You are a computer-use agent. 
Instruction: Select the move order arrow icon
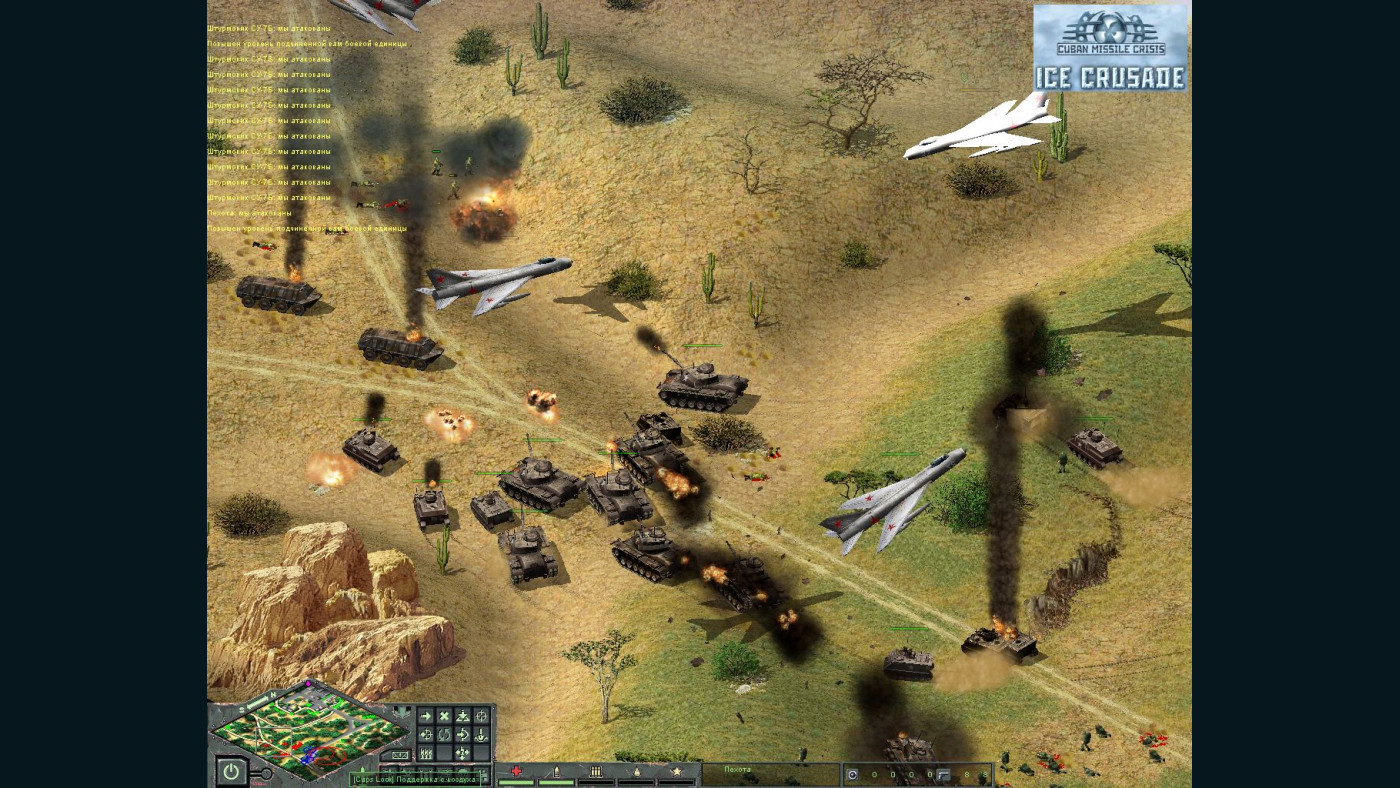pyautogui.click(x=424, y=716)
